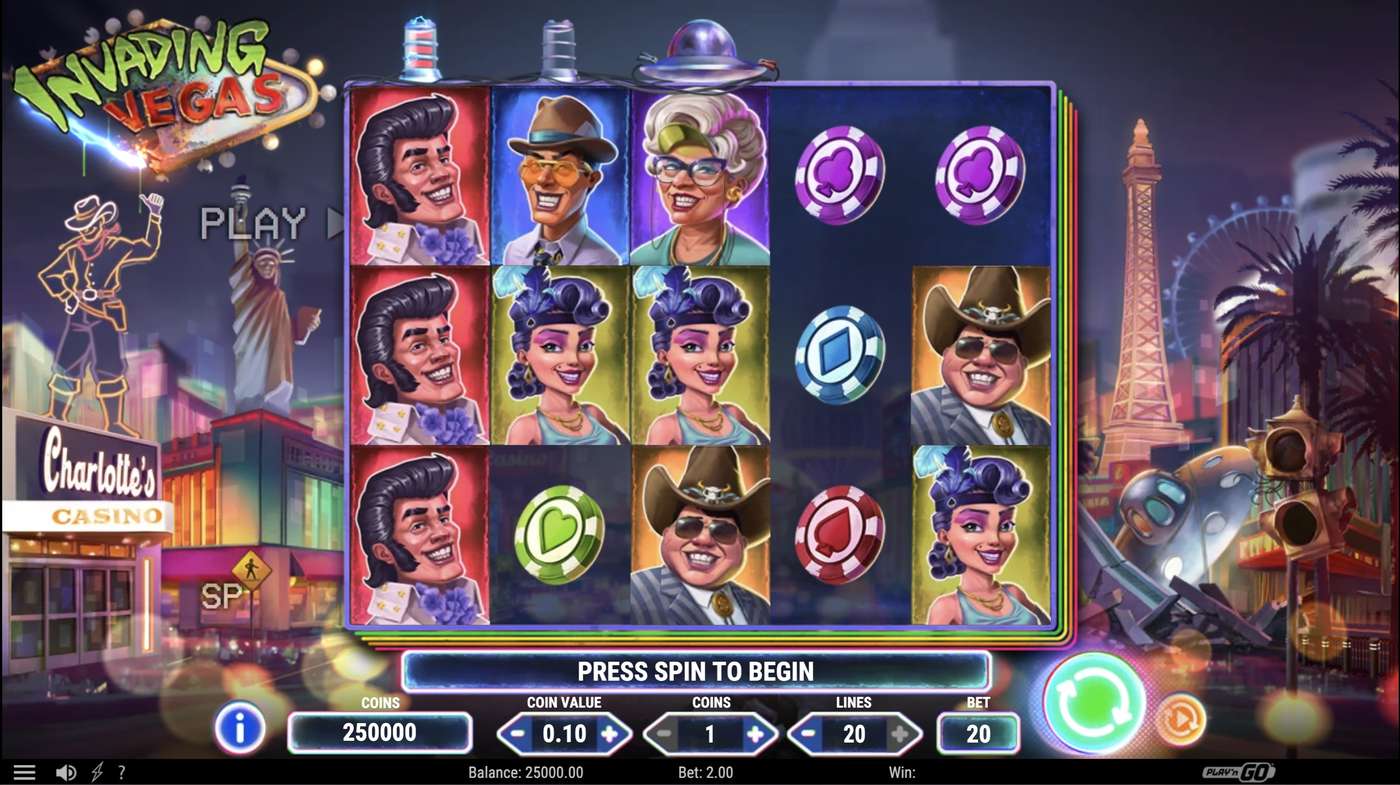This screenshot has height=785, width=1400.
Task: Open the hamburger menu
Action: 25,771
